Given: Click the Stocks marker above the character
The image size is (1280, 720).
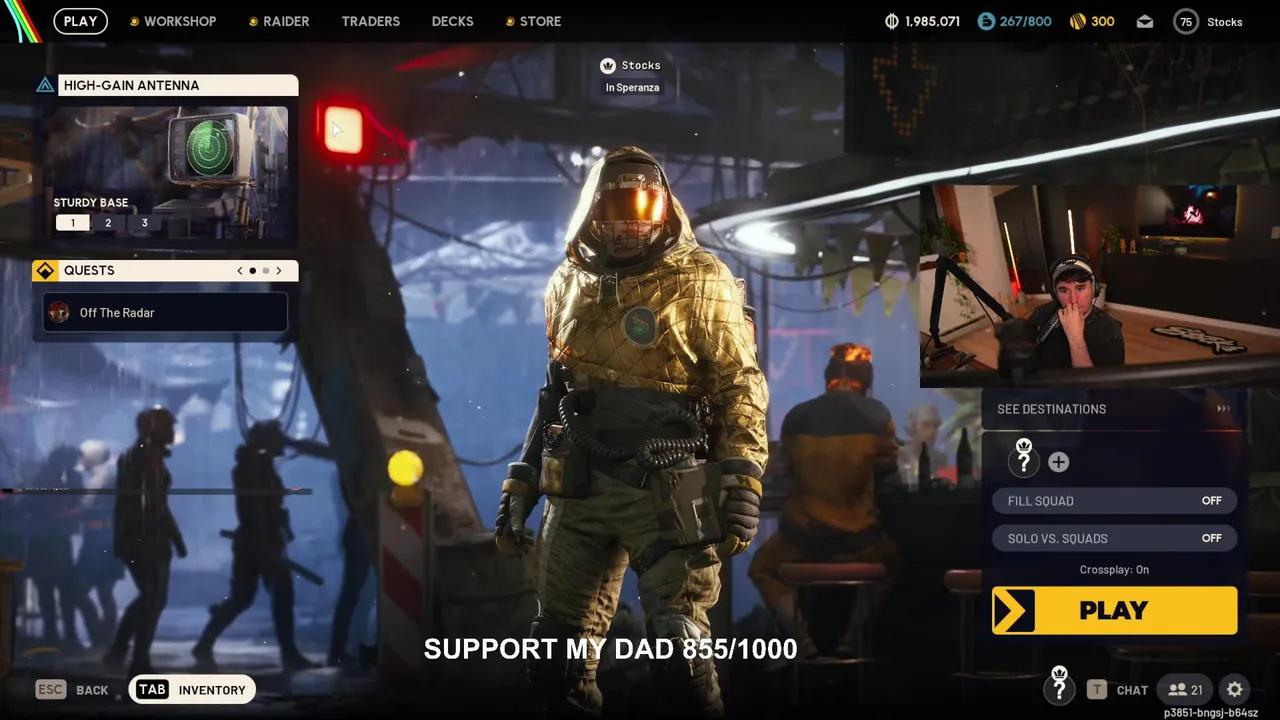Looking at the screenshot, I should coord(631,65).
